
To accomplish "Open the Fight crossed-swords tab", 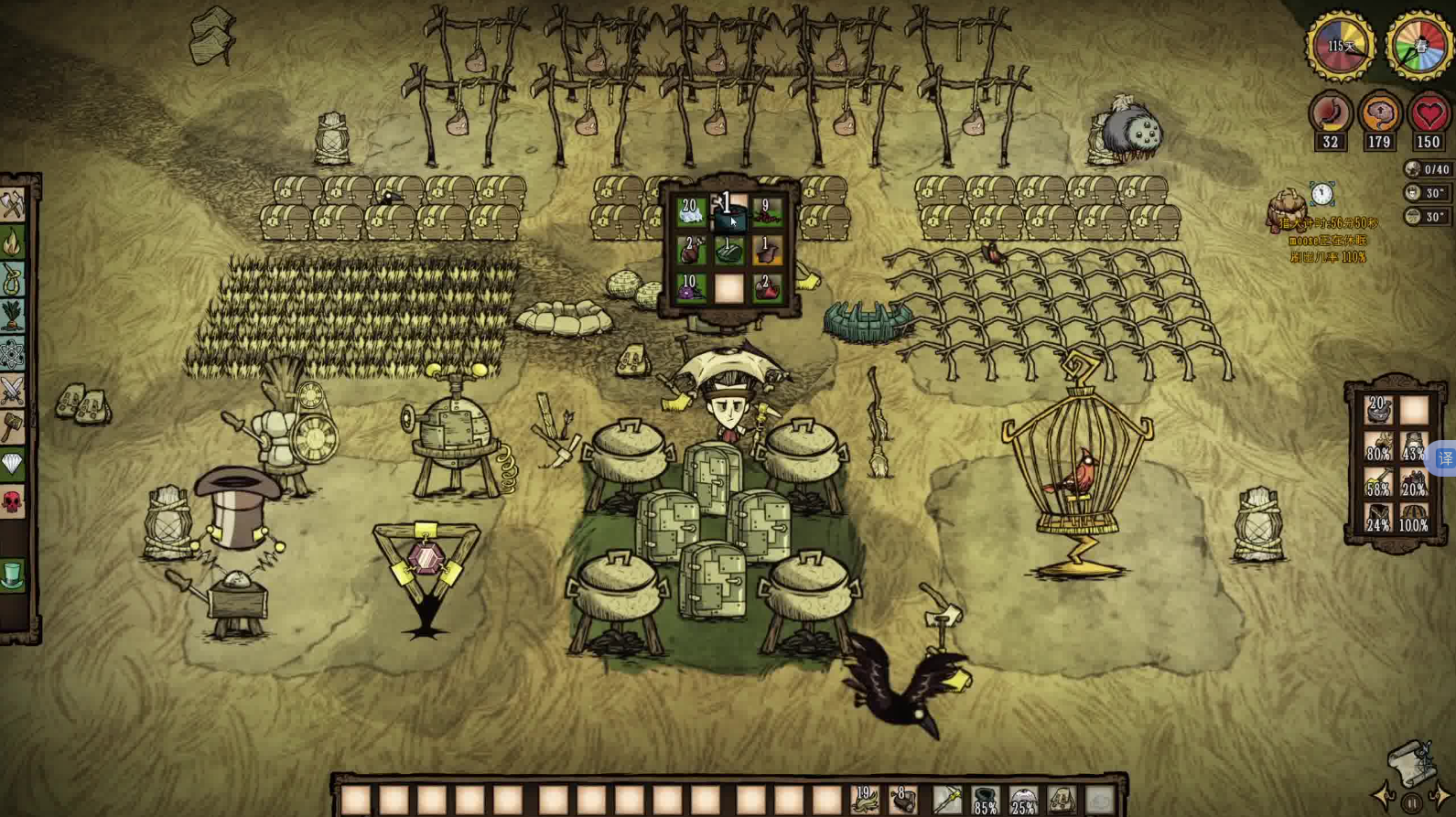I will (12, 391).
